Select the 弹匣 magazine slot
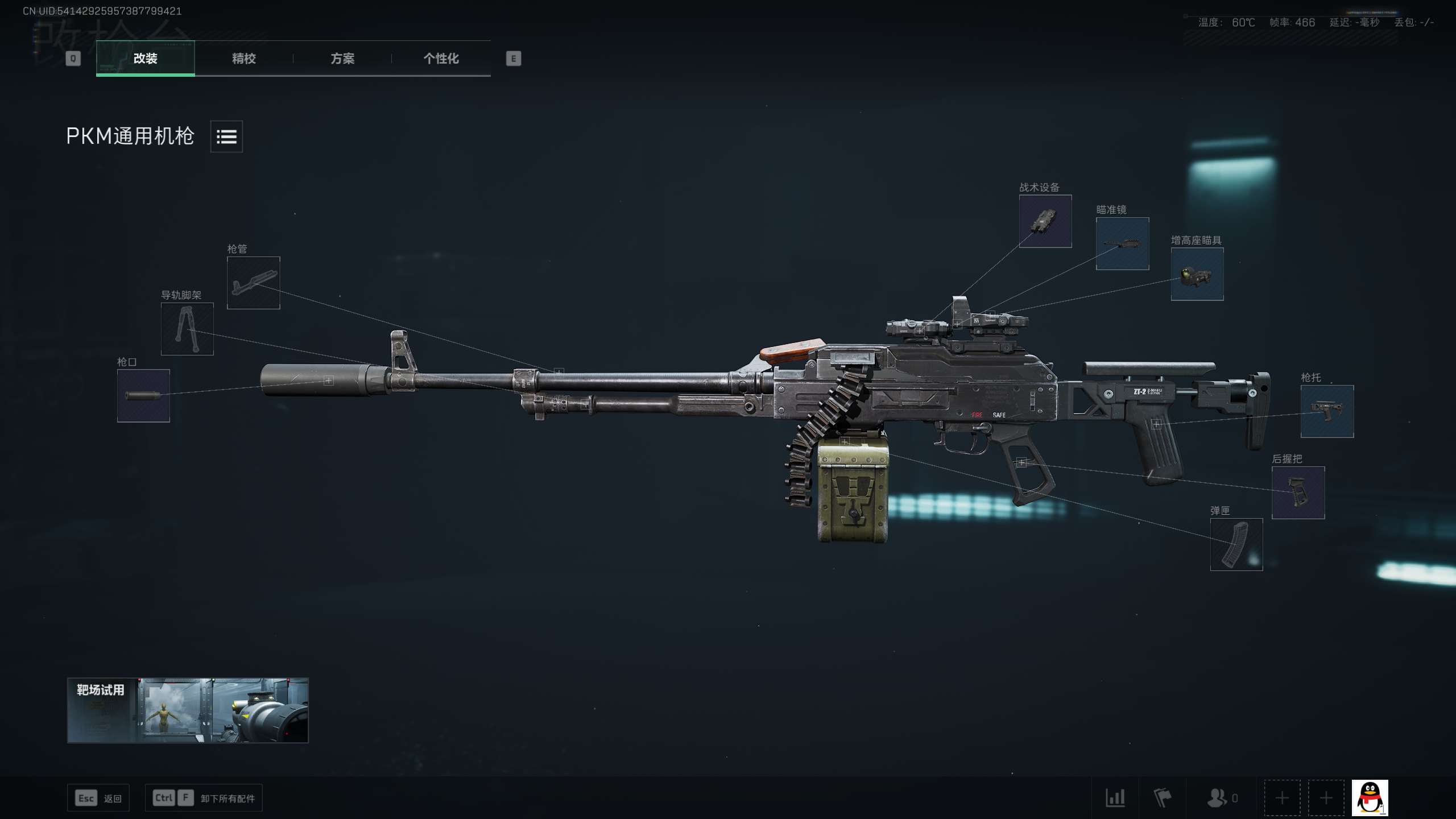 pyautogui.click(x=1236, y=544)
